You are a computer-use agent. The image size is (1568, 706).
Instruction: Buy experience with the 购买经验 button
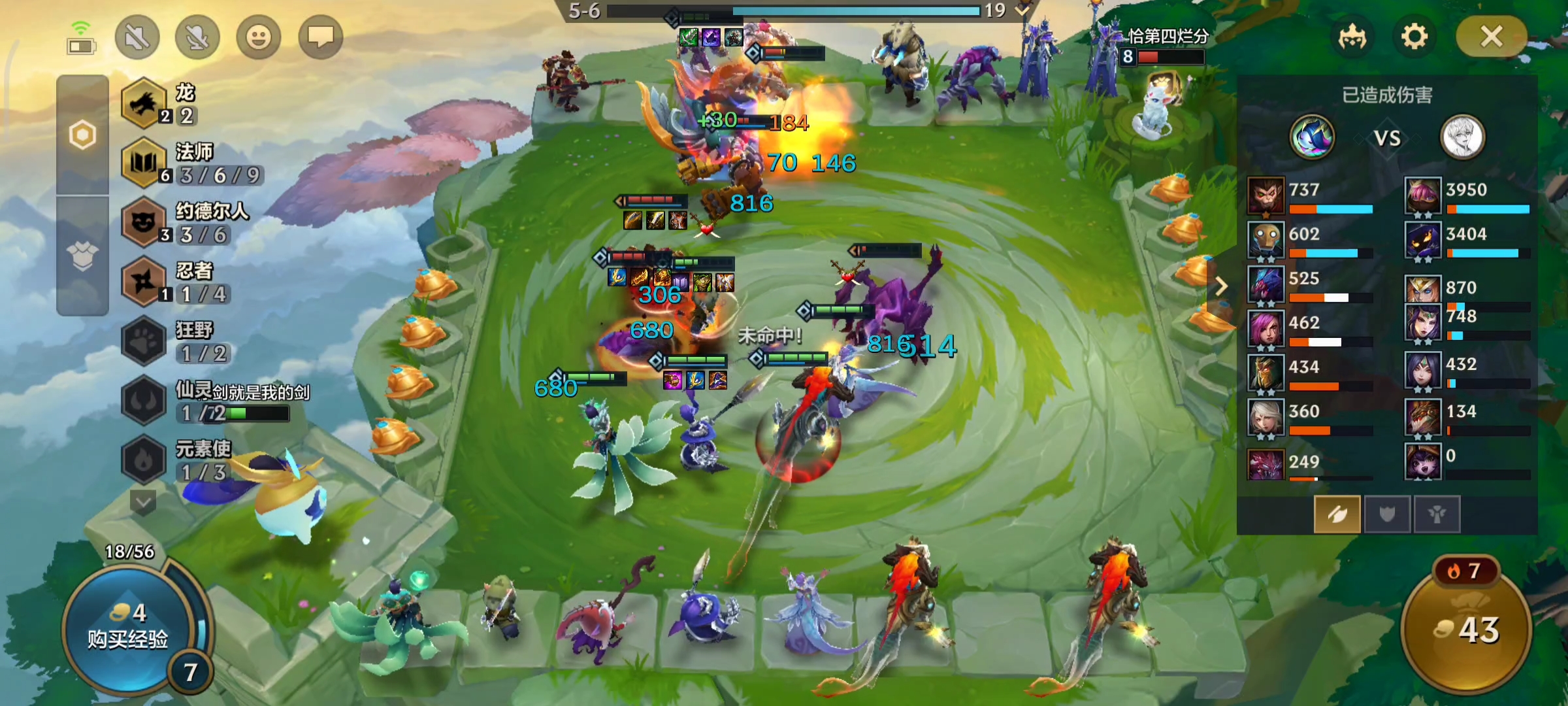[128, 628]
